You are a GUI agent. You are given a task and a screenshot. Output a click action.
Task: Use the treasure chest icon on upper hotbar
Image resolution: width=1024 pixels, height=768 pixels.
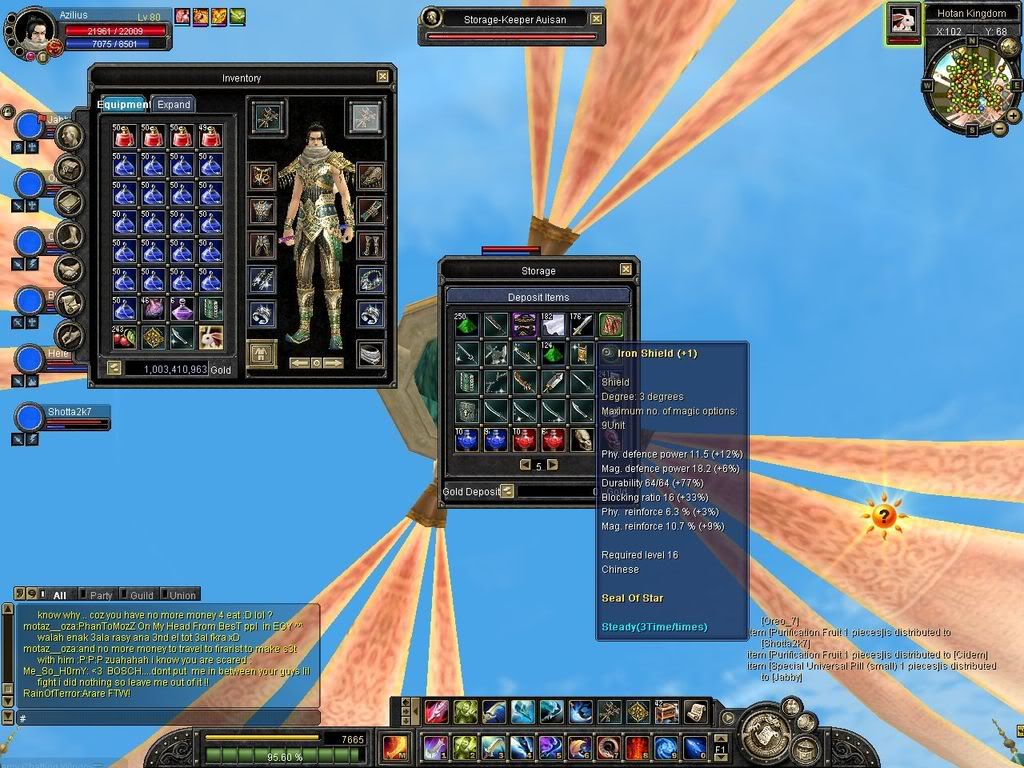(664, 712)
